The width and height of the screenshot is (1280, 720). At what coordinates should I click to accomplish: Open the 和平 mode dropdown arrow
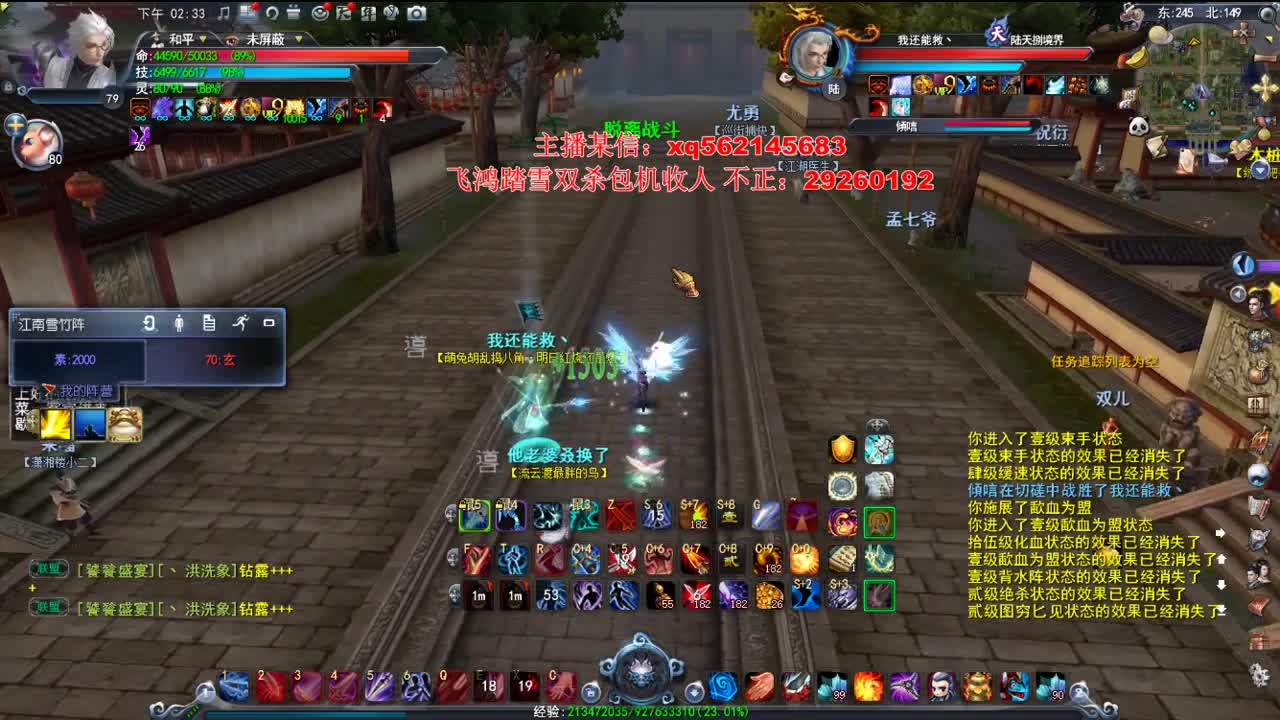coord(203,39)
